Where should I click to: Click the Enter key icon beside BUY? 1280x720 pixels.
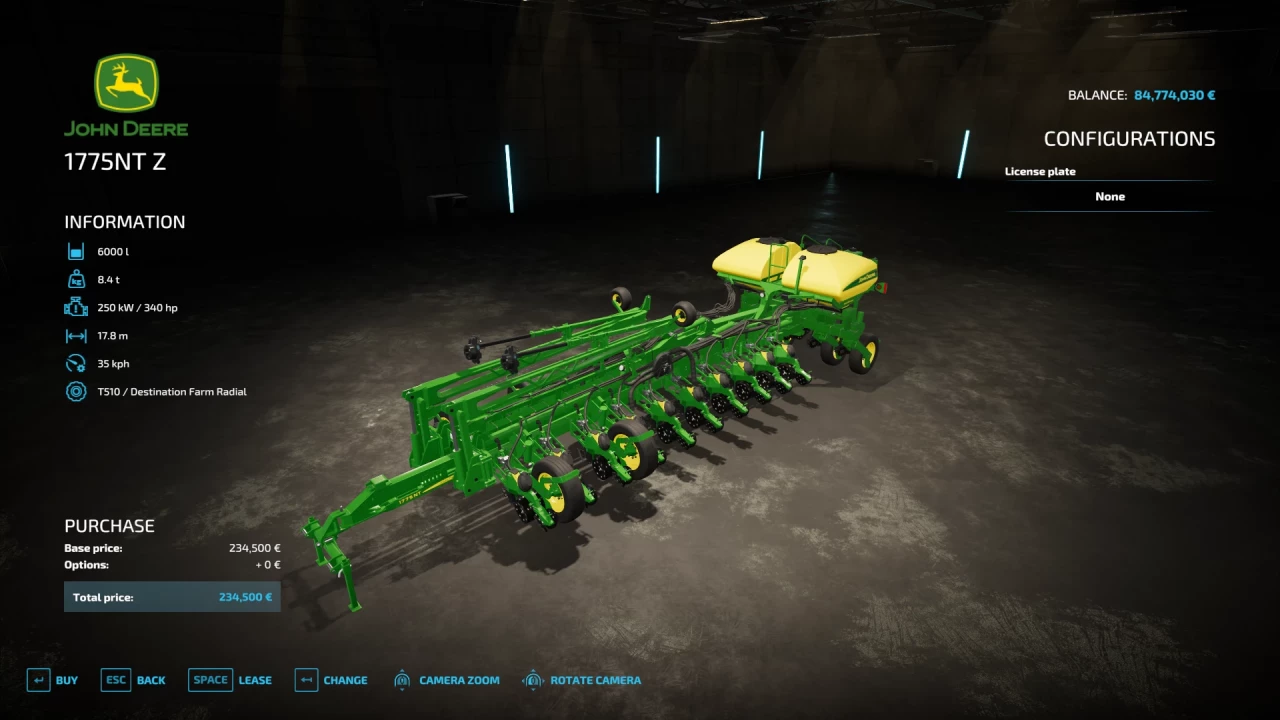[40, 679]
